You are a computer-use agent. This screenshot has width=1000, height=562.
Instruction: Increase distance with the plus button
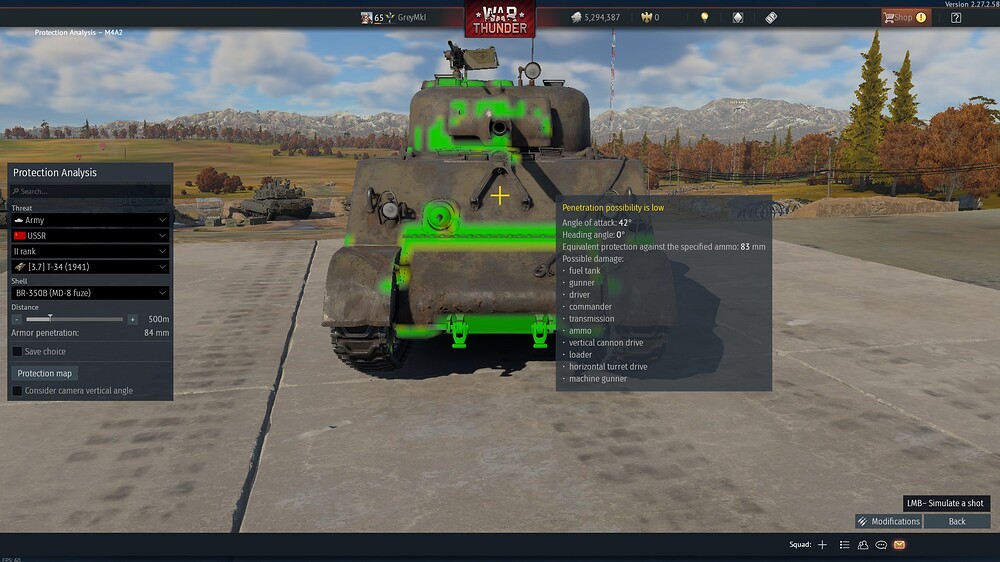coord(132,319)
